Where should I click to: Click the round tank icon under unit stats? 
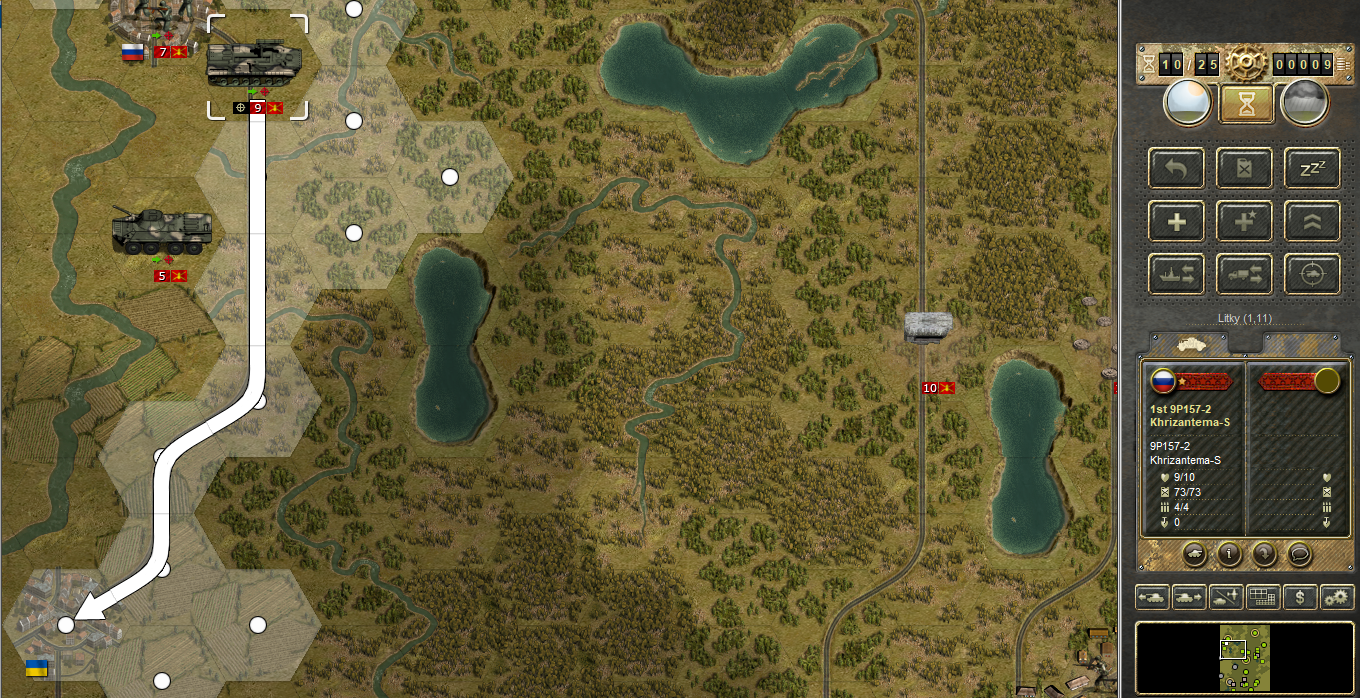[x=1194, y=552]
